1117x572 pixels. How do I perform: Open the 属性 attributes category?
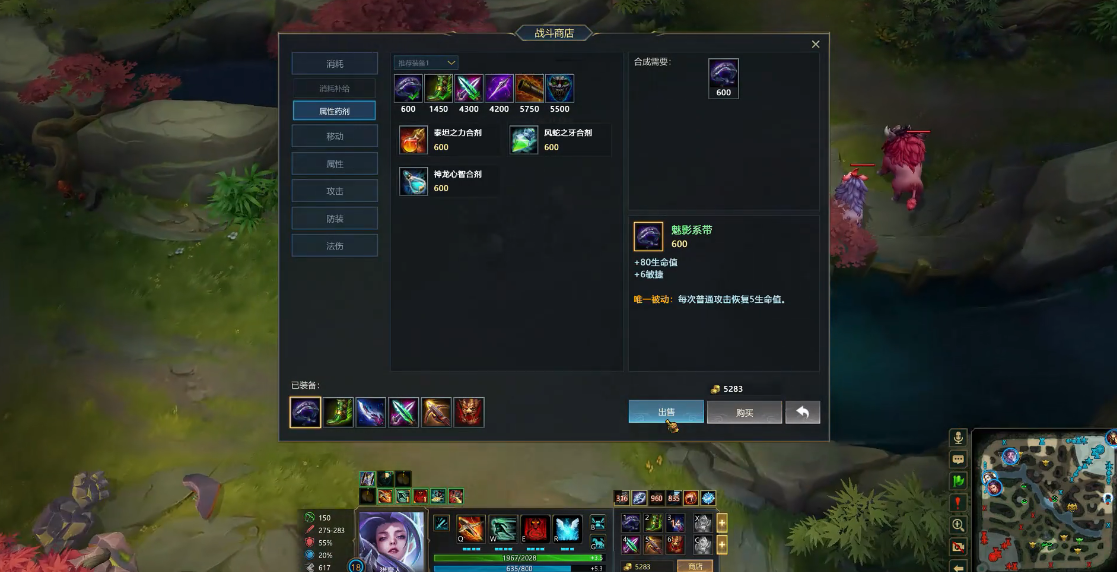334,163
